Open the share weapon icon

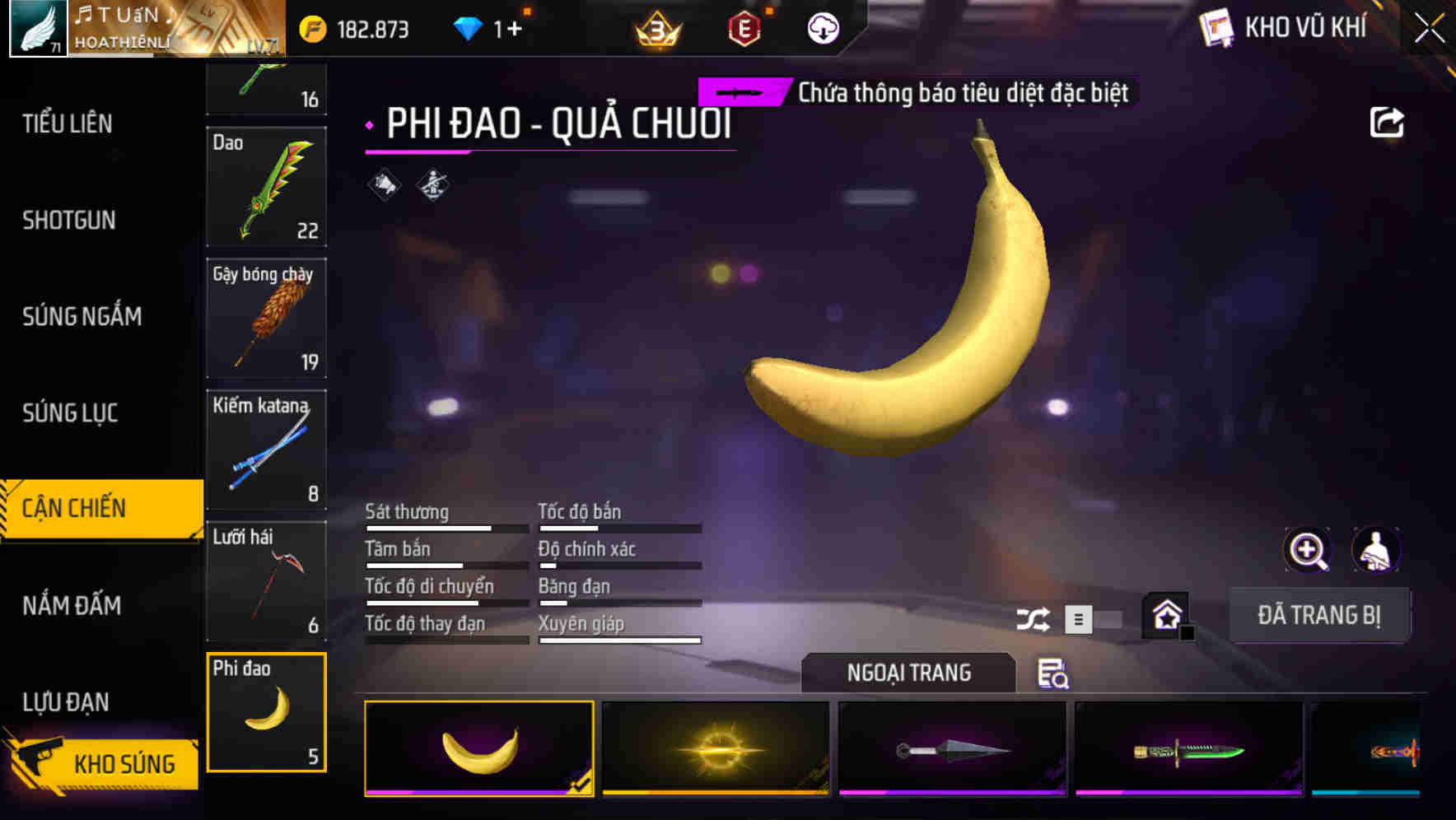[1388, 121]
